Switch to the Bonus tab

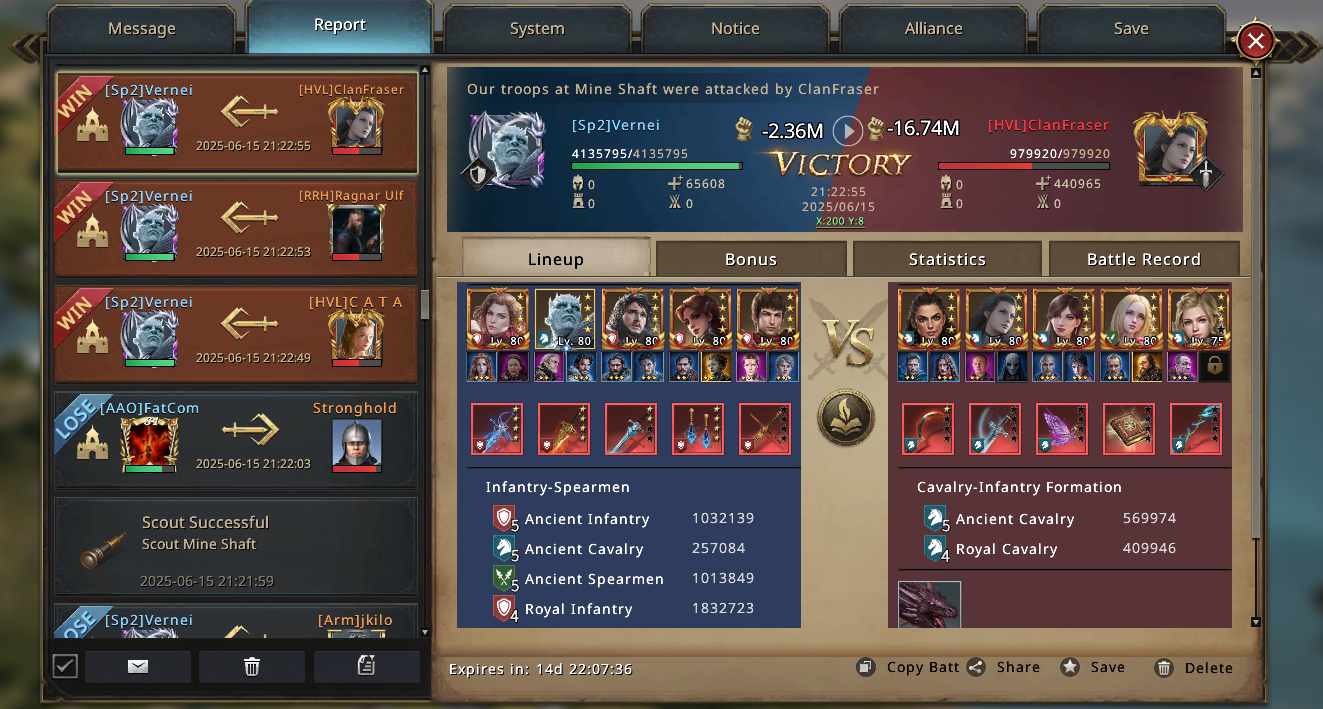pyautogui.click(x=751, y=259)
